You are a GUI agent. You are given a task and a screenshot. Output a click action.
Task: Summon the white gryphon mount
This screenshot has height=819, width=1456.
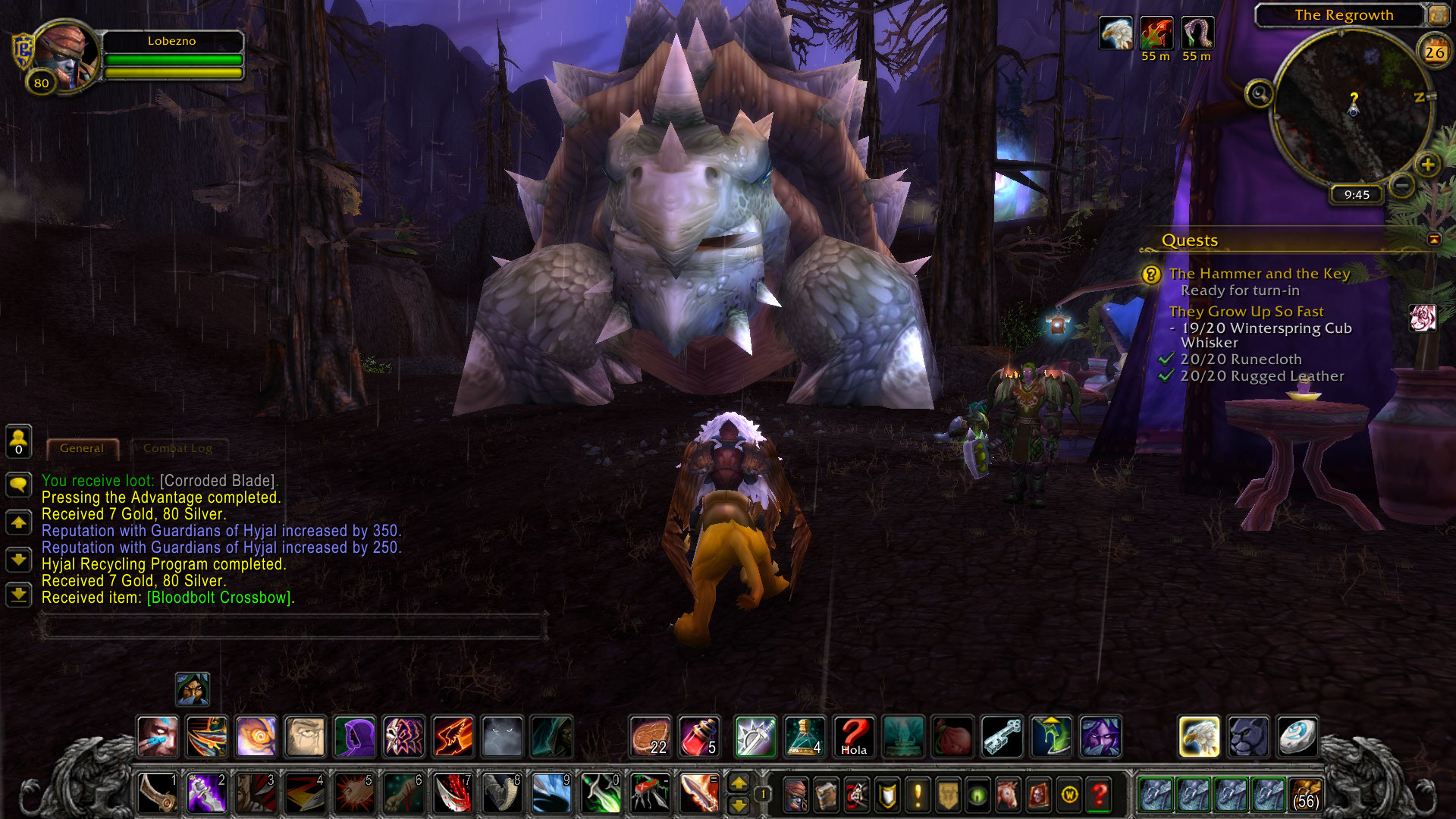click(x=1199, y=736)
